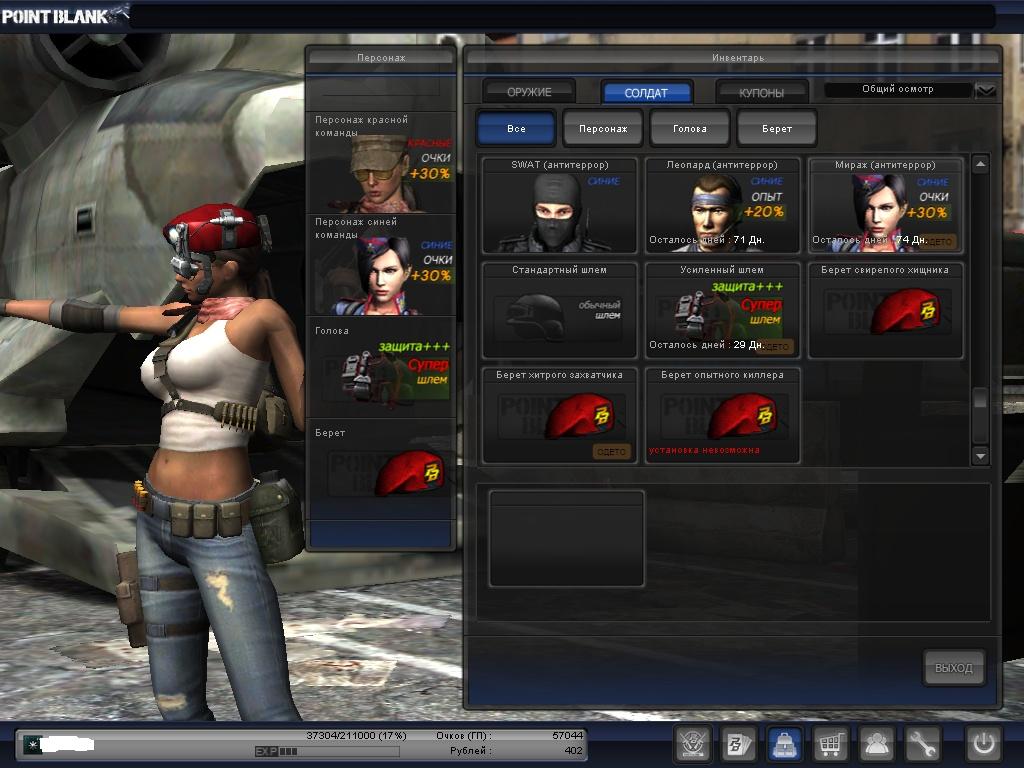Choose the Все all-items filter

click(516, 129)
